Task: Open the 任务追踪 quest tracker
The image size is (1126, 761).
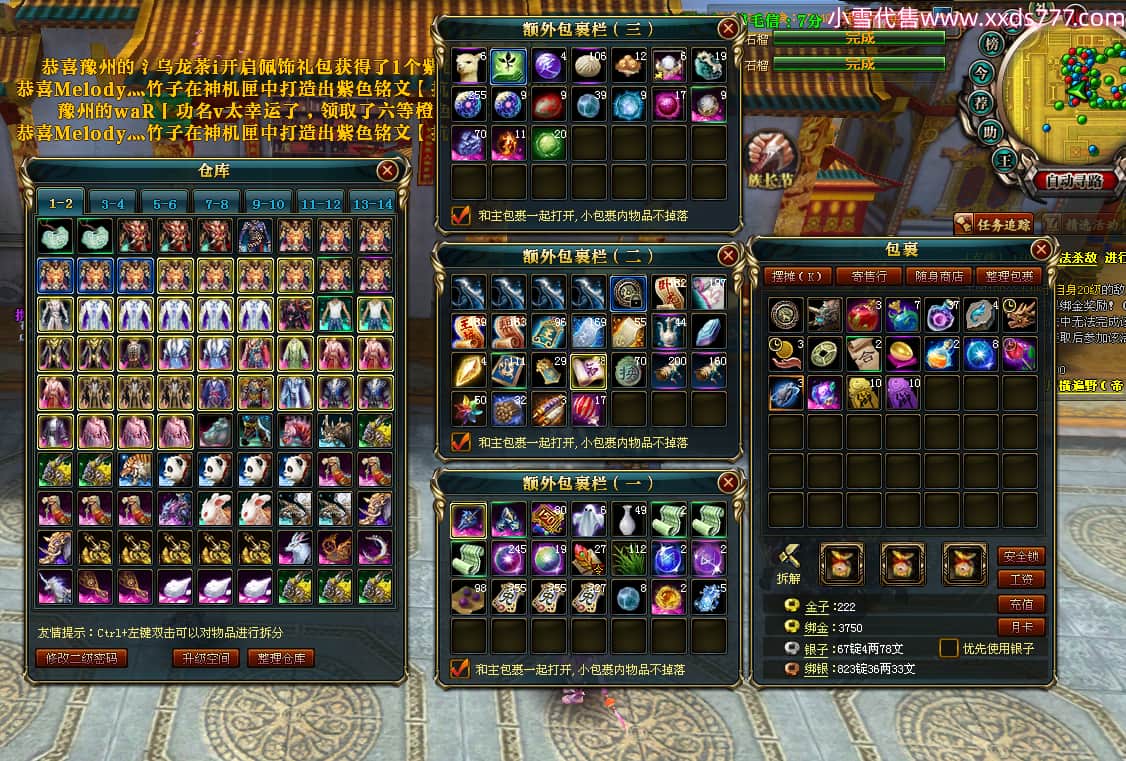Action: pos(993,224)
